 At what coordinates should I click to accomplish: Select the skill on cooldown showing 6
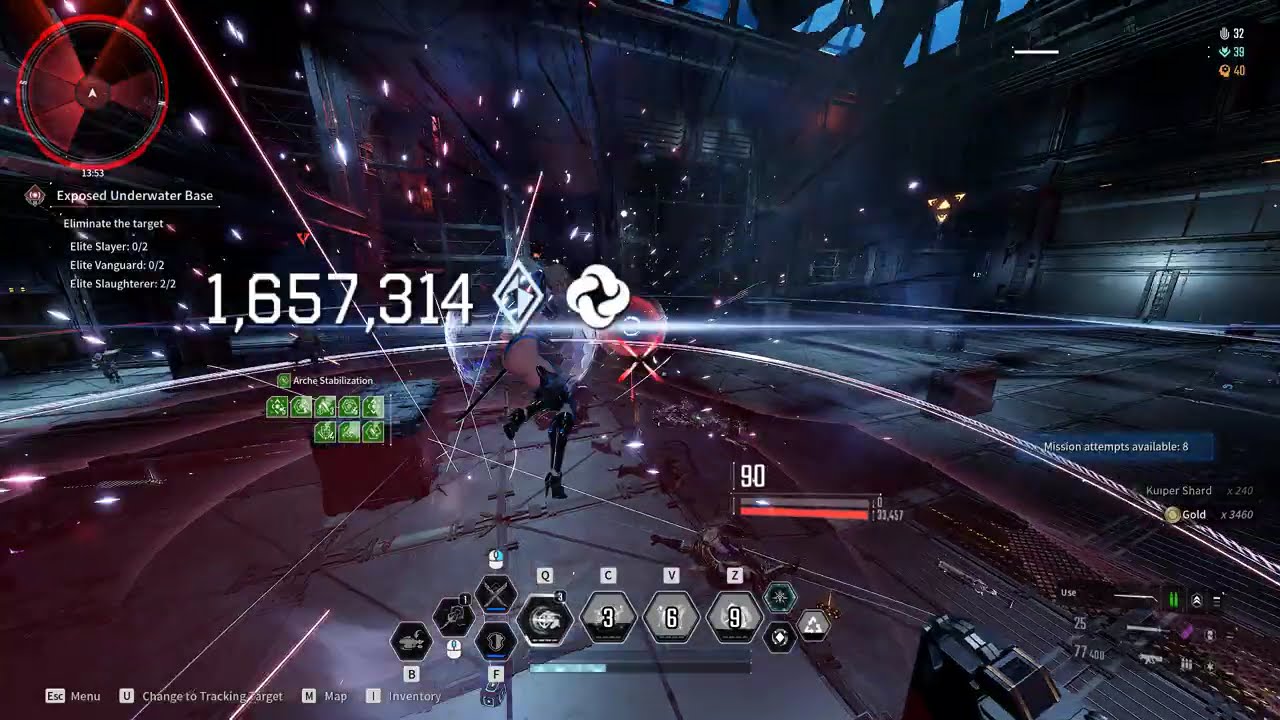[671, 618]
